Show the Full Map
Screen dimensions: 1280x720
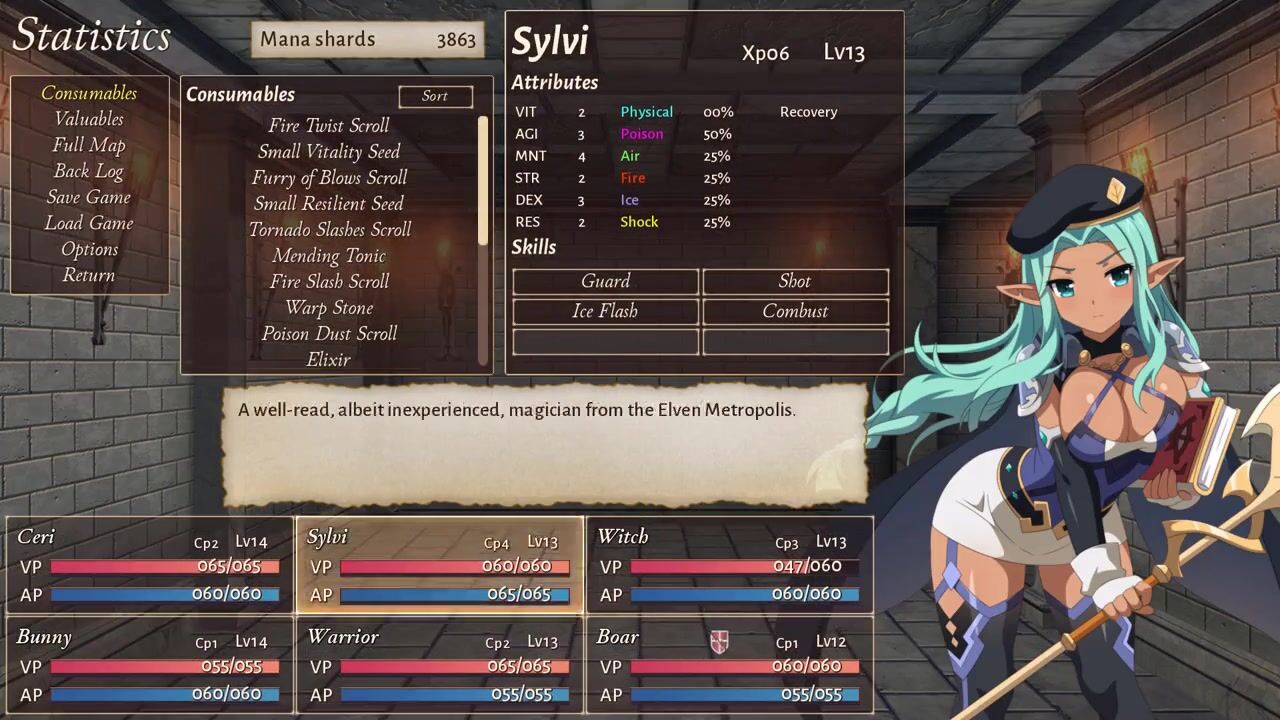tap(89, 145)
